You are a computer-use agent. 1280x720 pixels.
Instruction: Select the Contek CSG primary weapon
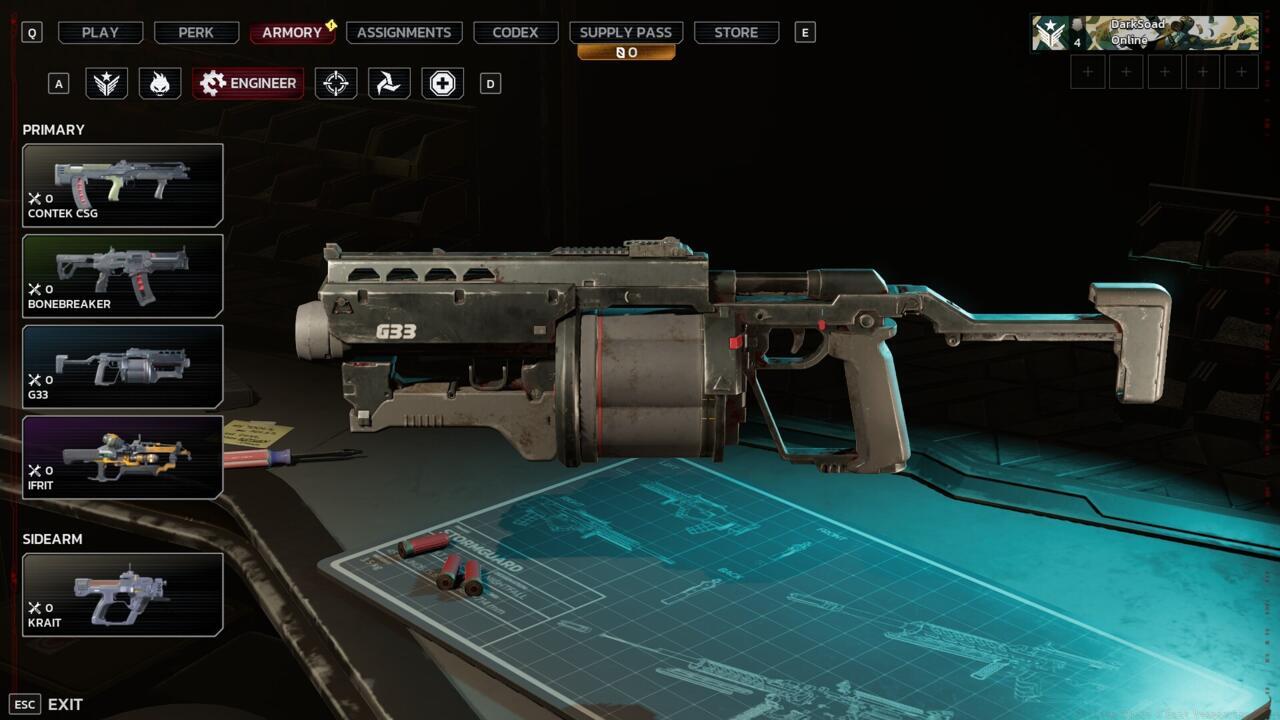[123, 185]
